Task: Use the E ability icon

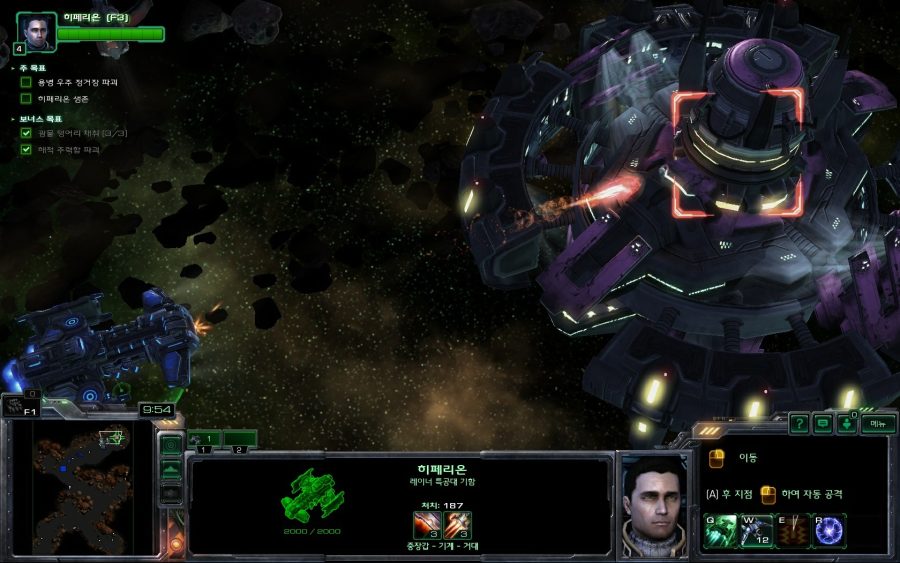Action: tap(793, 530)
